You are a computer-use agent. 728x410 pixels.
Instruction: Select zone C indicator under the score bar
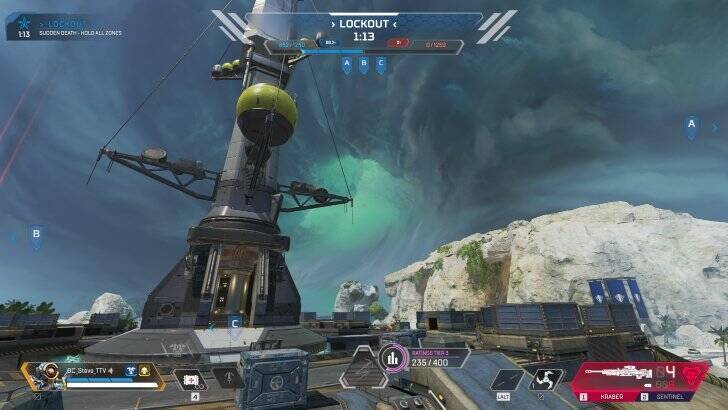pyautogui.click(x=380, y=64)
